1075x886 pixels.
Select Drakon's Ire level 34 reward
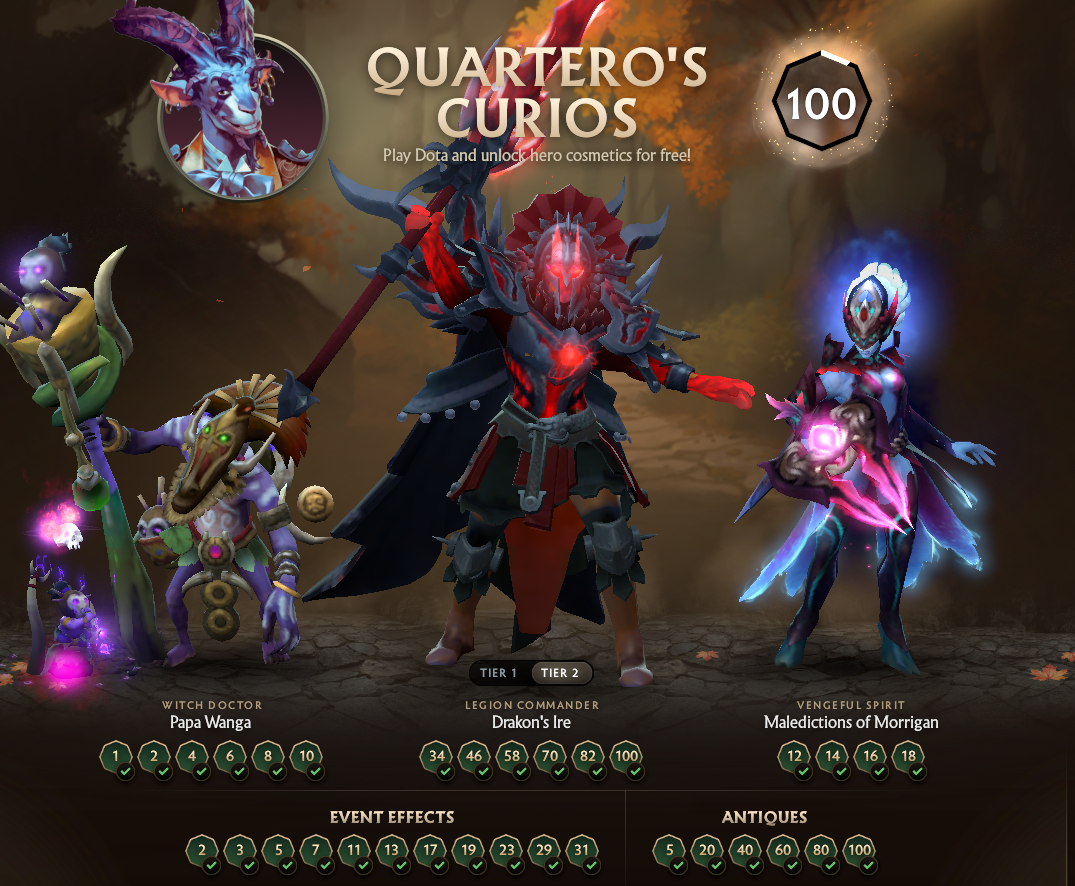[x=437, y=757]
